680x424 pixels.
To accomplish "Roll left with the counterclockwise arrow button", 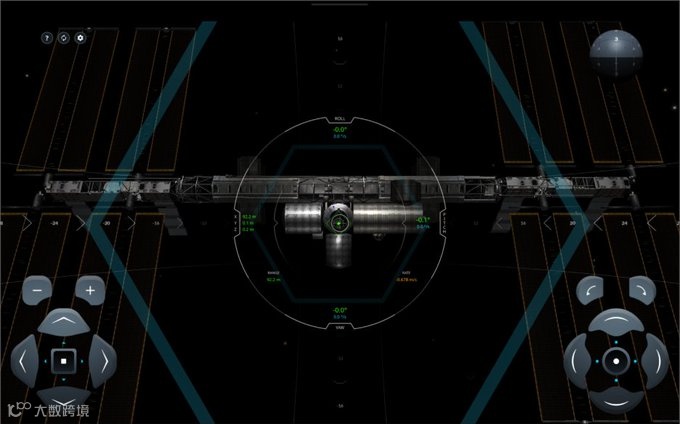I will coord(591,290).
